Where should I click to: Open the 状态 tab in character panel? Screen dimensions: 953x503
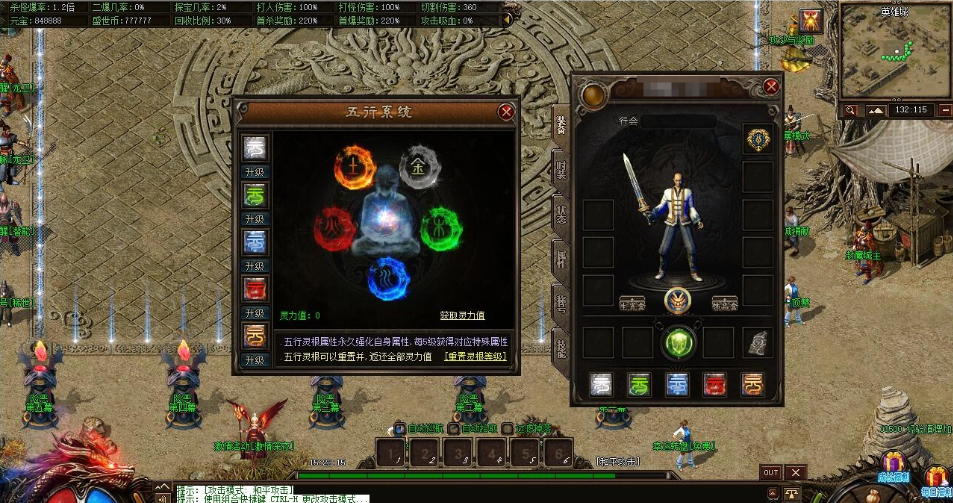pos(561,212)
